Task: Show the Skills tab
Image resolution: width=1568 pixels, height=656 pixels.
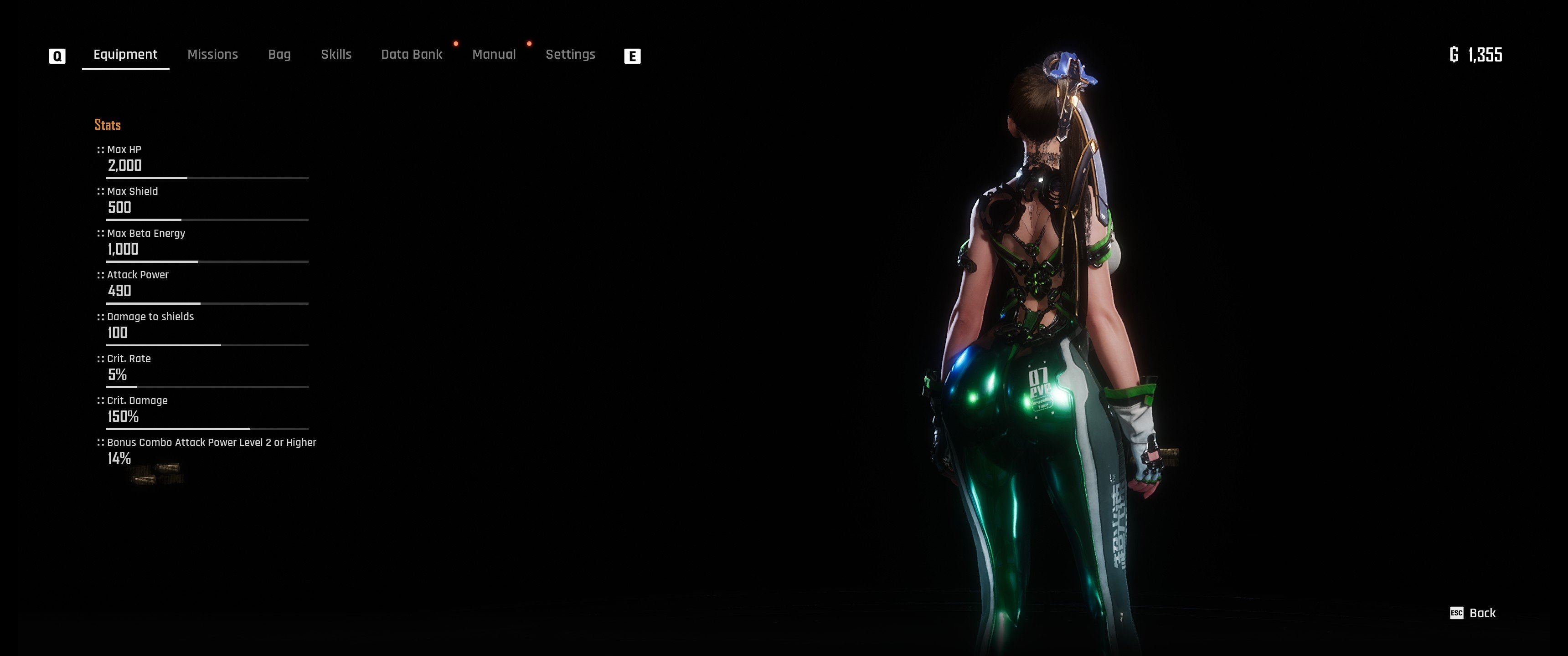Action: (x=336, y=55)
